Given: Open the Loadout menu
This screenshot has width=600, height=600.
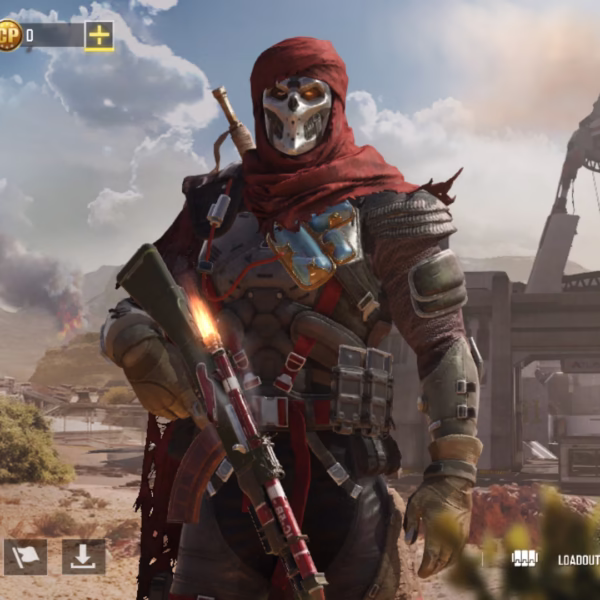Looking at the screenshot, I should tap(552, 559).
